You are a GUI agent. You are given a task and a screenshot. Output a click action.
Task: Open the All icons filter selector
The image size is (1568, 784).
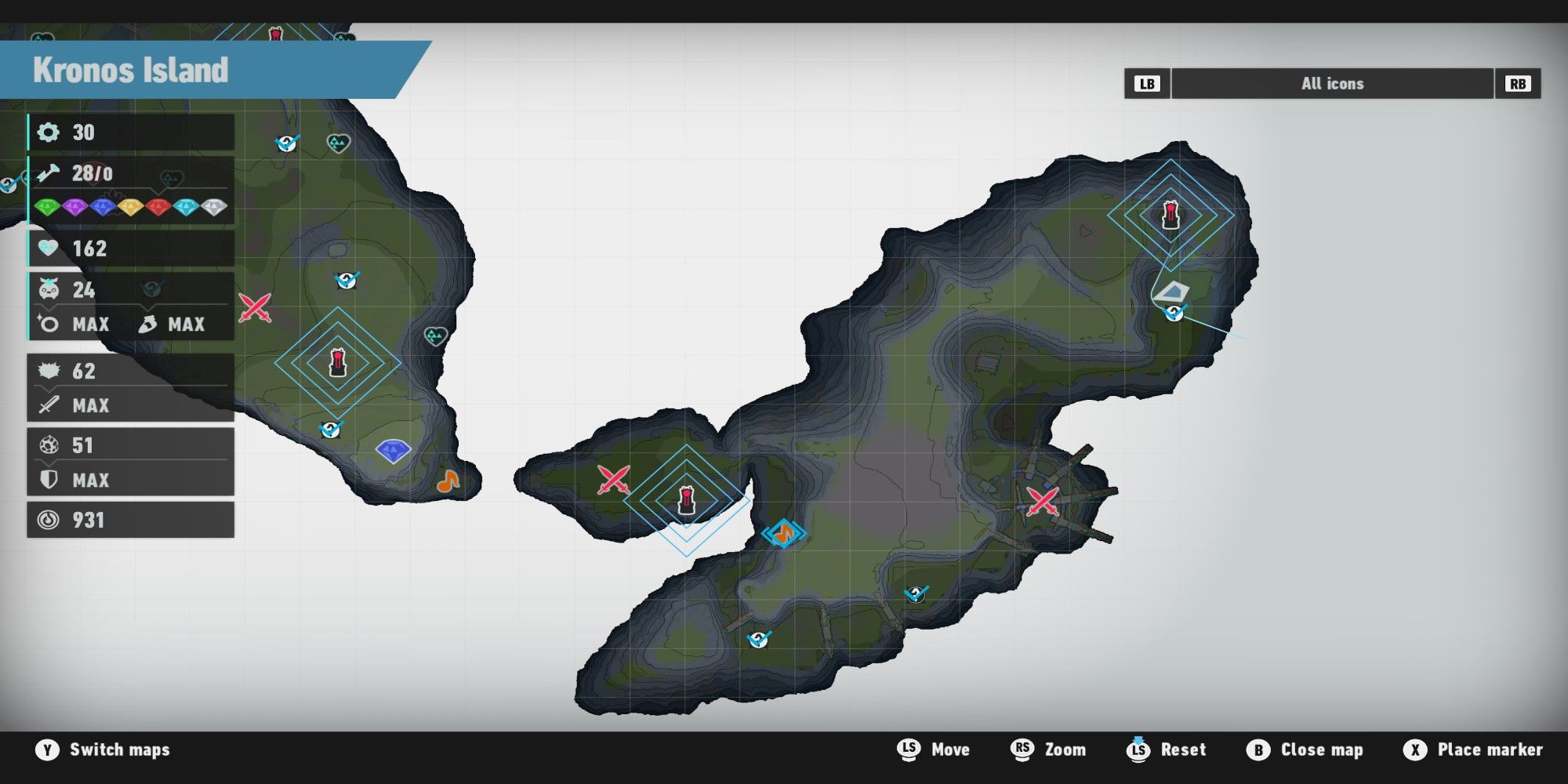pos(1333,84)
